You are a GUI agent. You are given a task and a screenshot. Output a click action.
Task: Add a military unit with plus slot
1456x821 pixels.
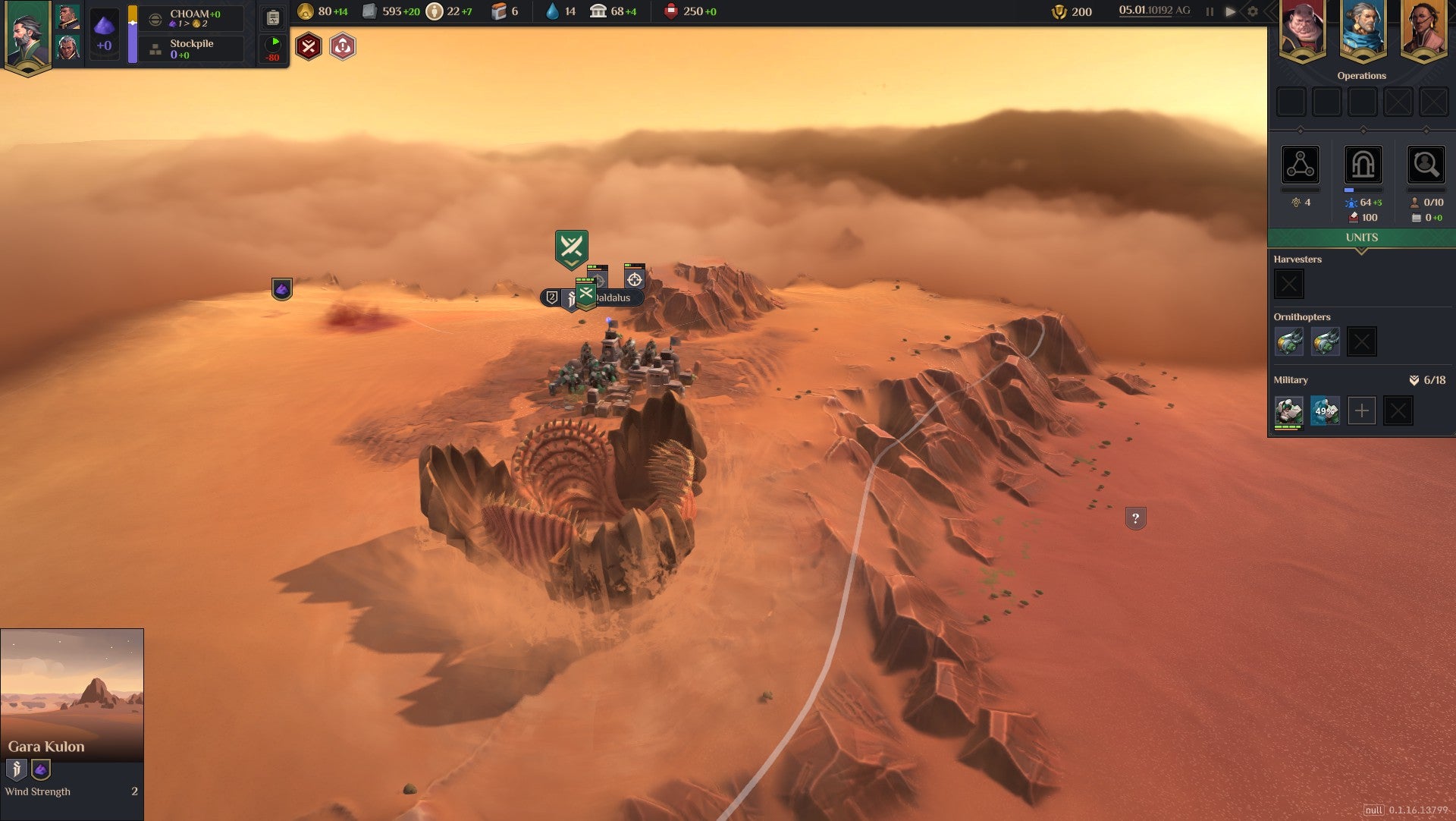(1361, 411)
